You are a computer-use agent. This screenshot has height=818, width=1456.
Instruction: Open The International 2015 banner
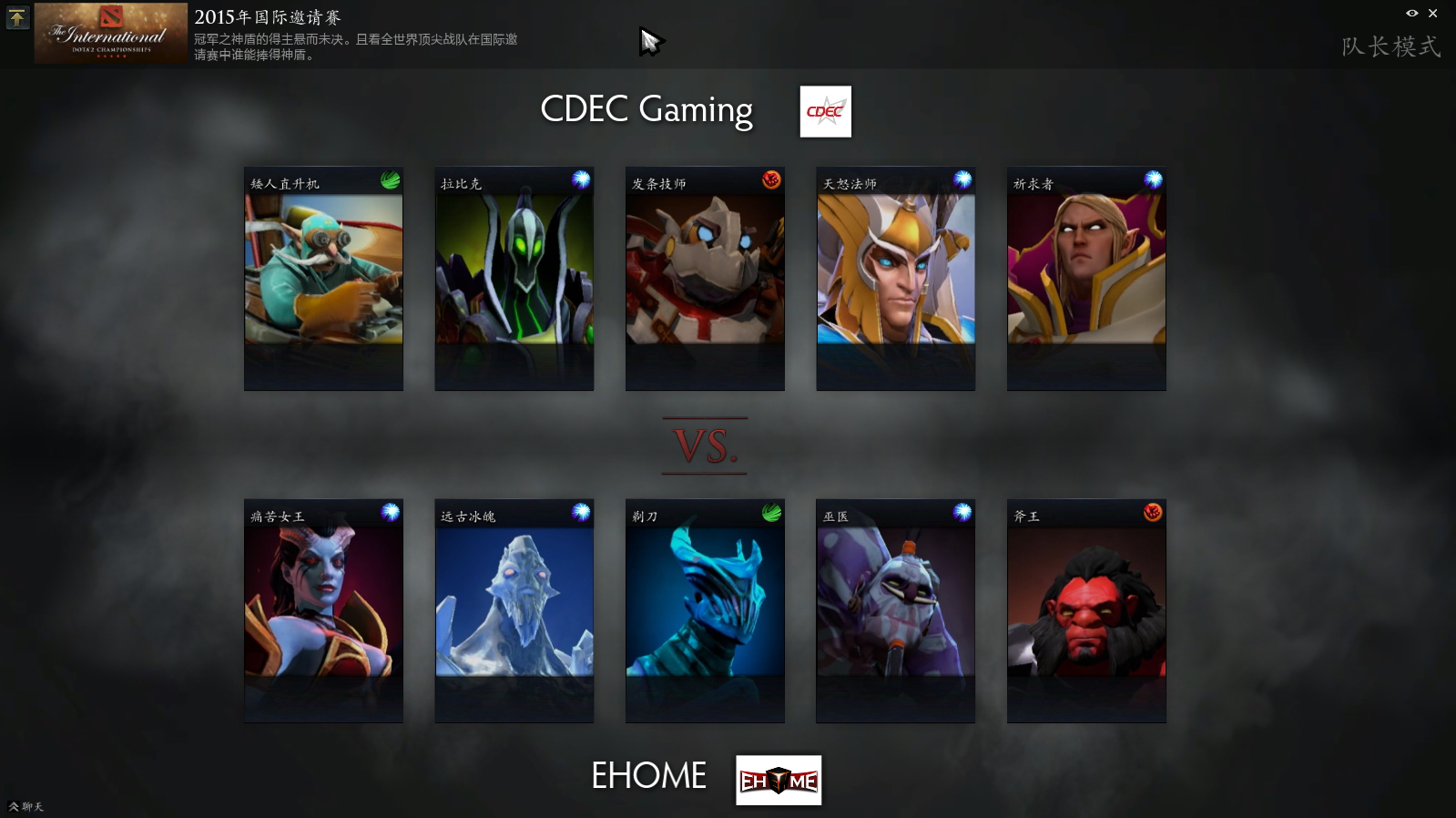pos(111,33)
